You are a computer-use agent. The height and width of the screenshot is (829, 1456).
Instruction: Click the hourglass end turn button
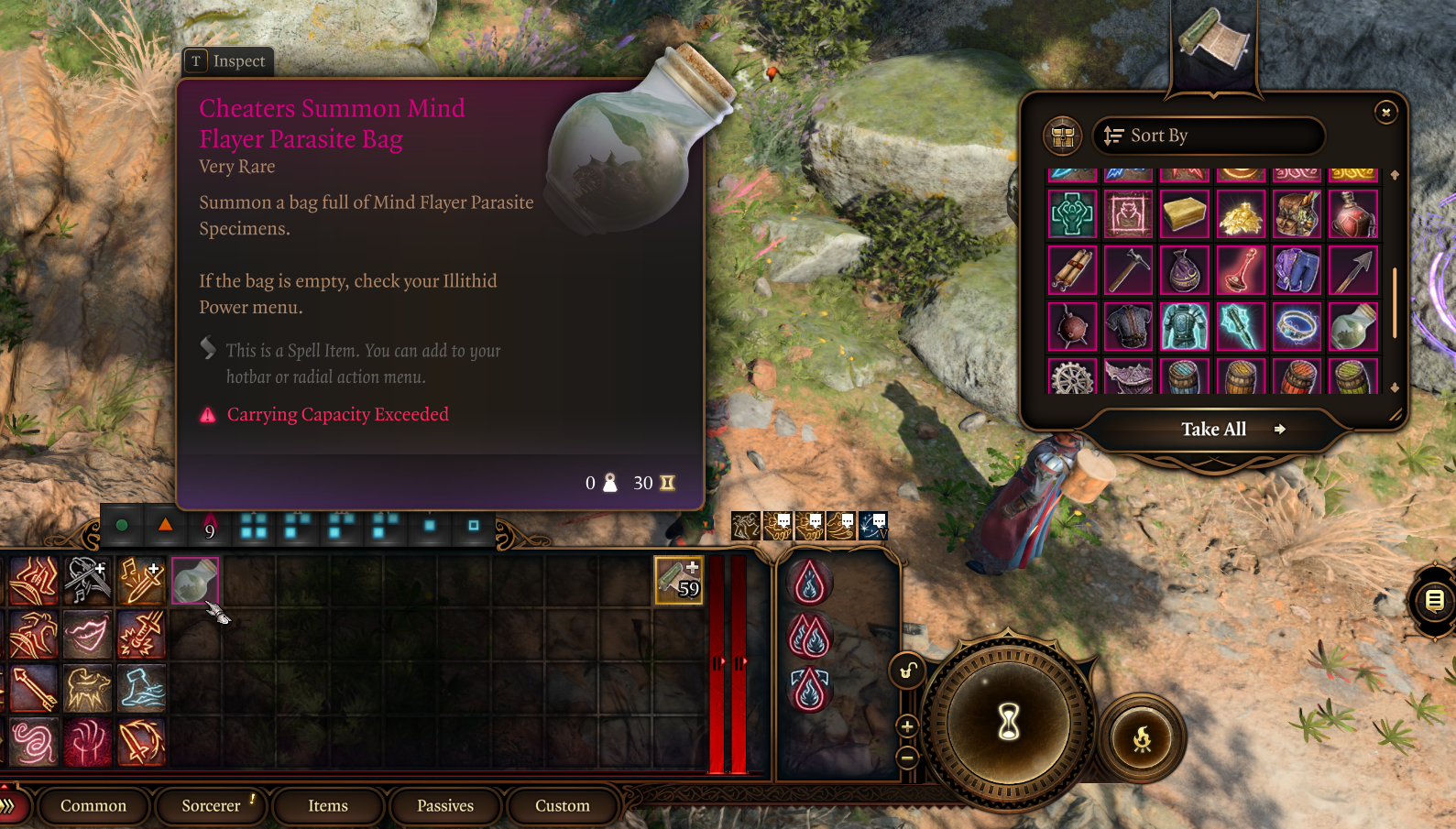[1009, 722]
